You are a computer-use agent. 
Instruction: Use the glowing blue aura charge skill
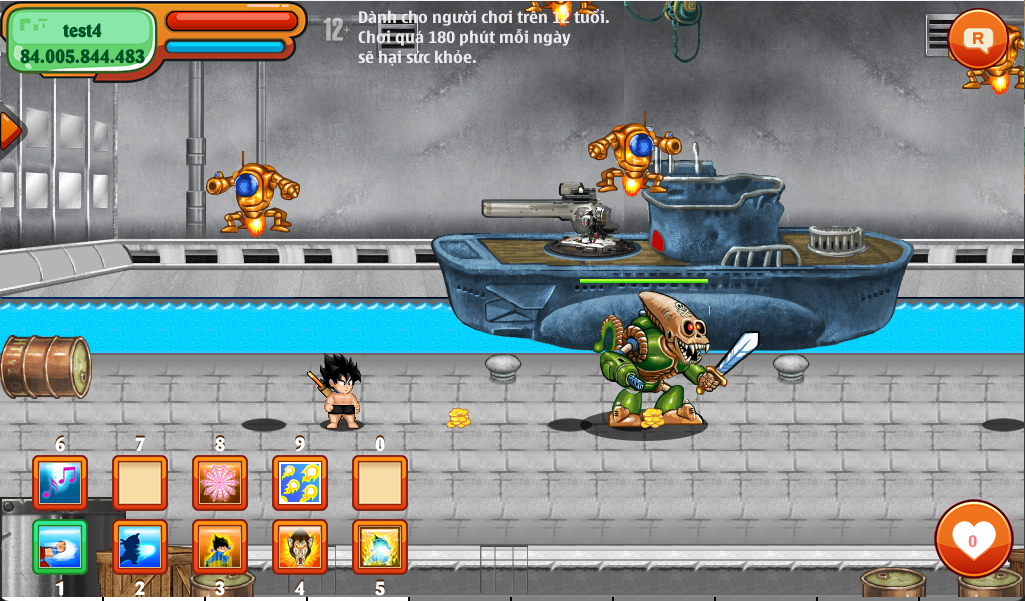click(x=380, y=547)
